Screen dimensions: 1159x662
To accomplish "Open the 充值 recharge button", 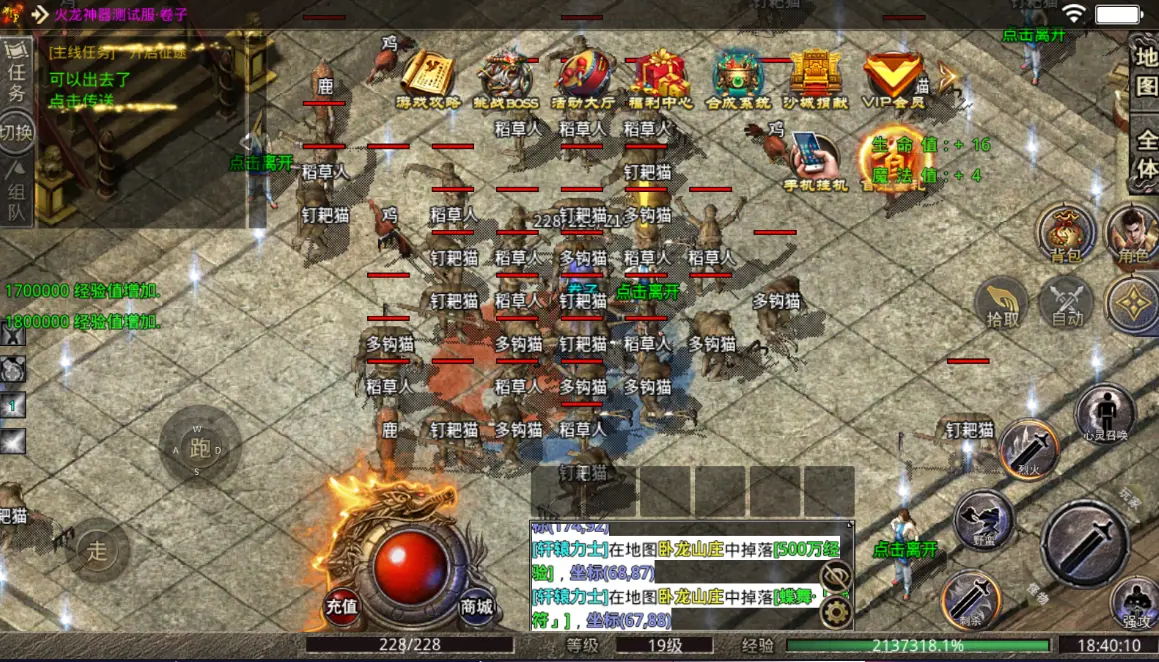I will coord(342,605).
